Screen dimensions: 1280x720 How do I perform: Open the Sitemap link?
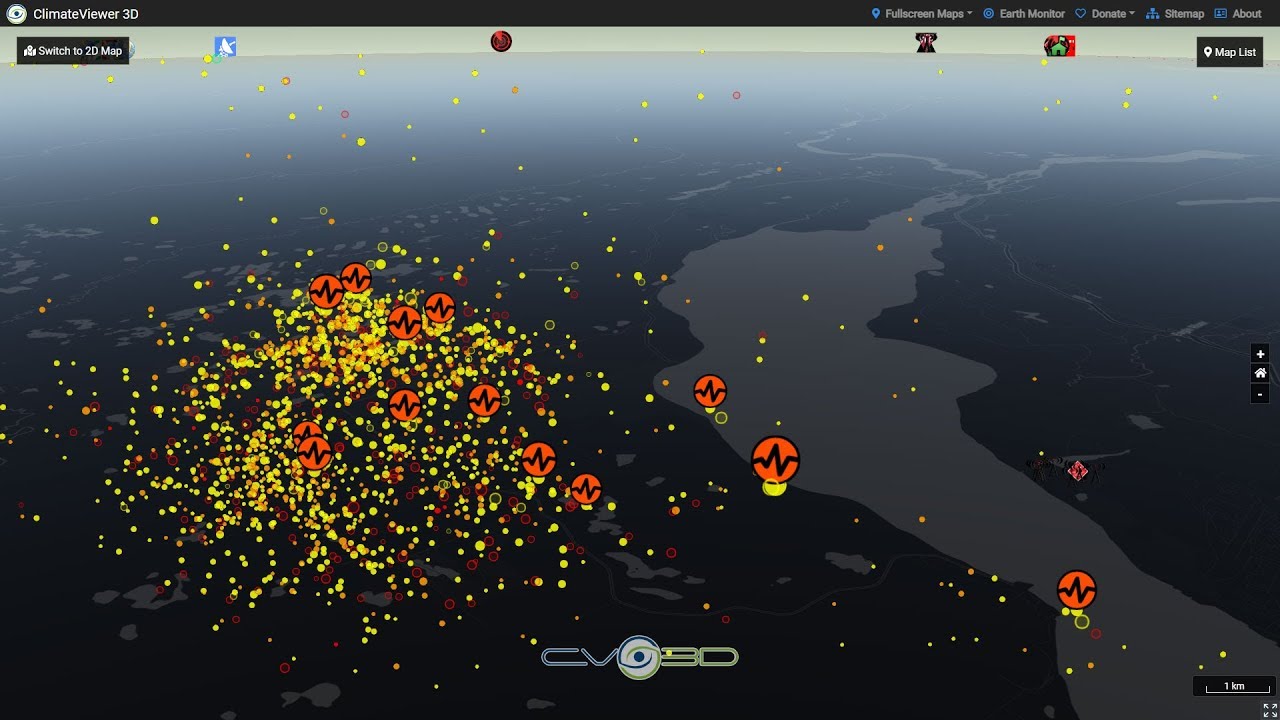click(x=1175, y=14)
